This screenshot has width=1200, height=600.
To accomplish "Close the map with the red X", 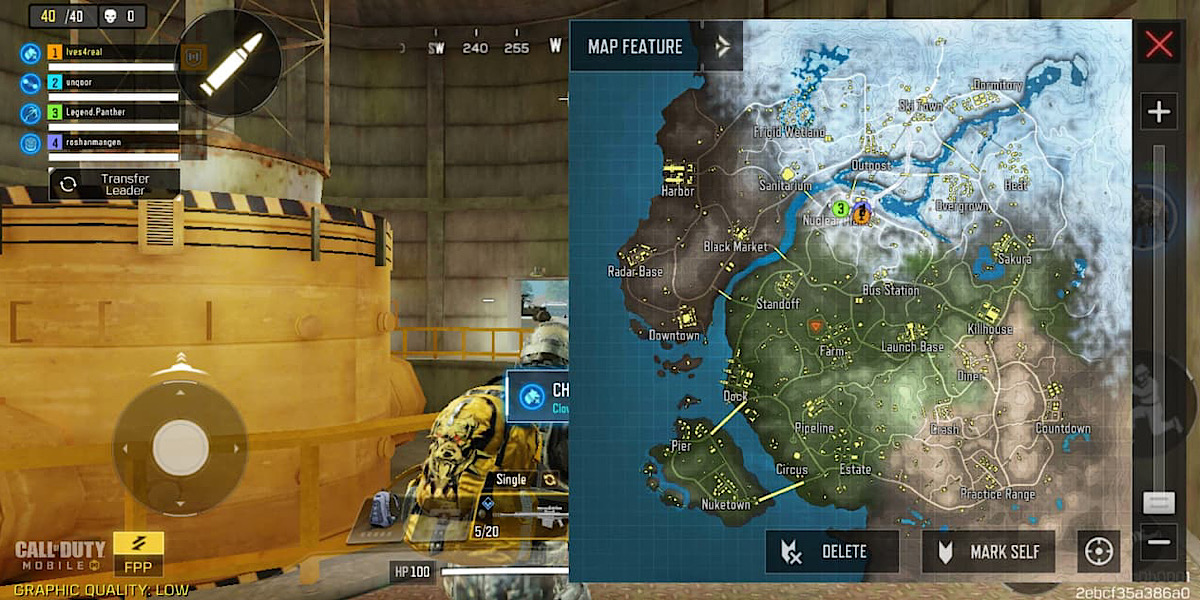I will point(1159,45).
